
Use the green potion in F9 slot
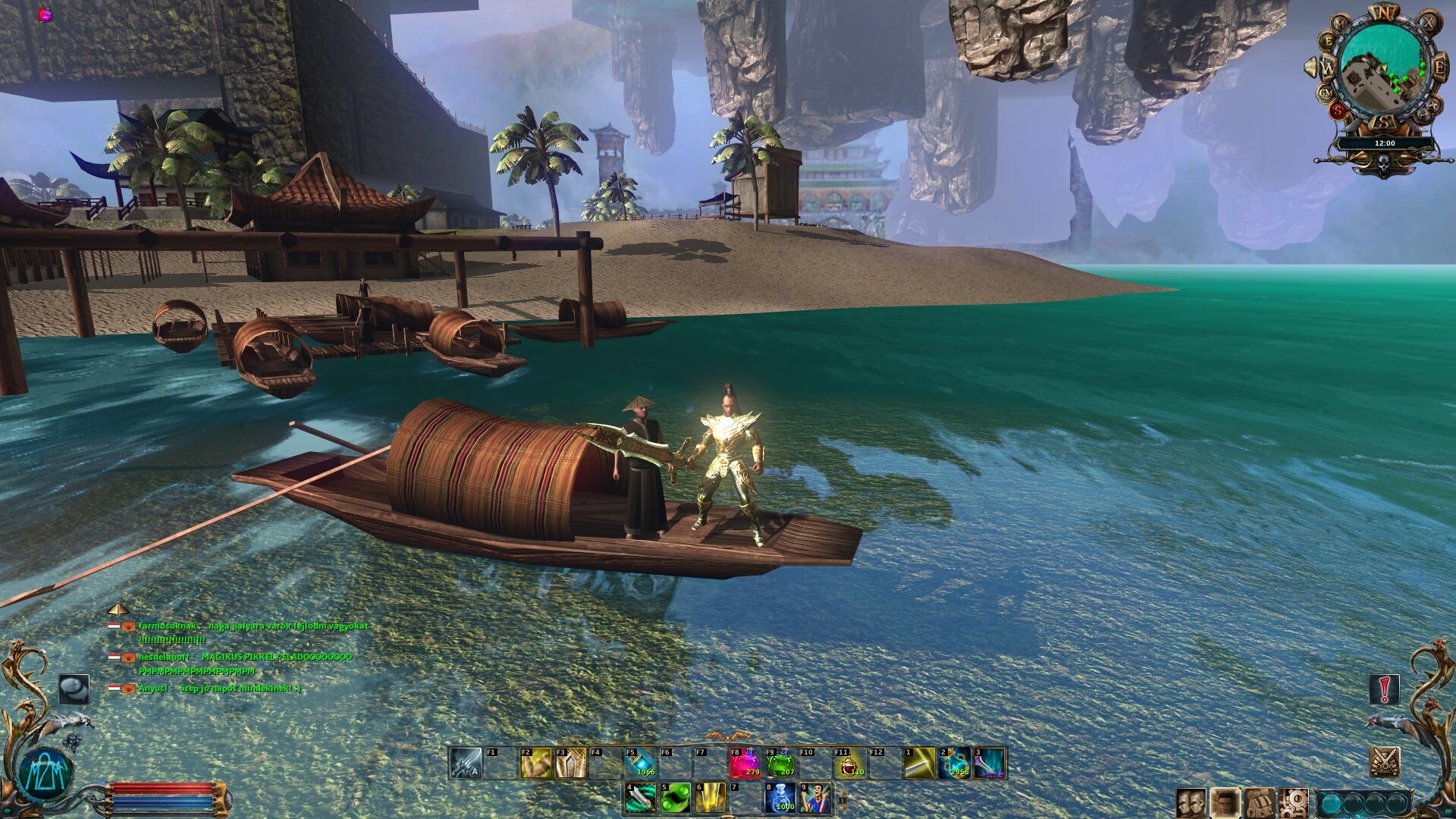(x=780, y=763)
